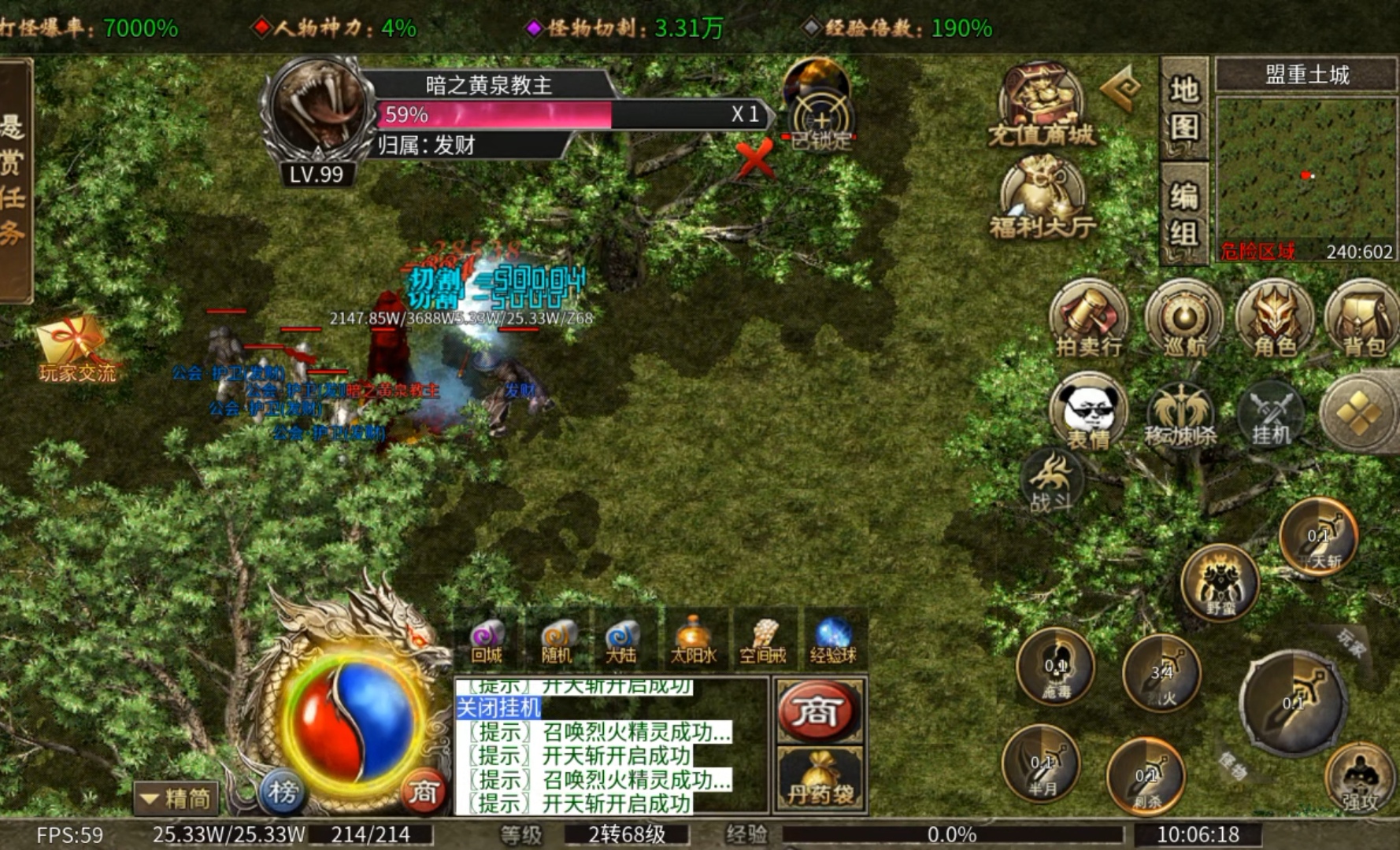Toggle the 挂机 auto-battle button
This screenshot has width=1400, height=850.
(1271, 414)
